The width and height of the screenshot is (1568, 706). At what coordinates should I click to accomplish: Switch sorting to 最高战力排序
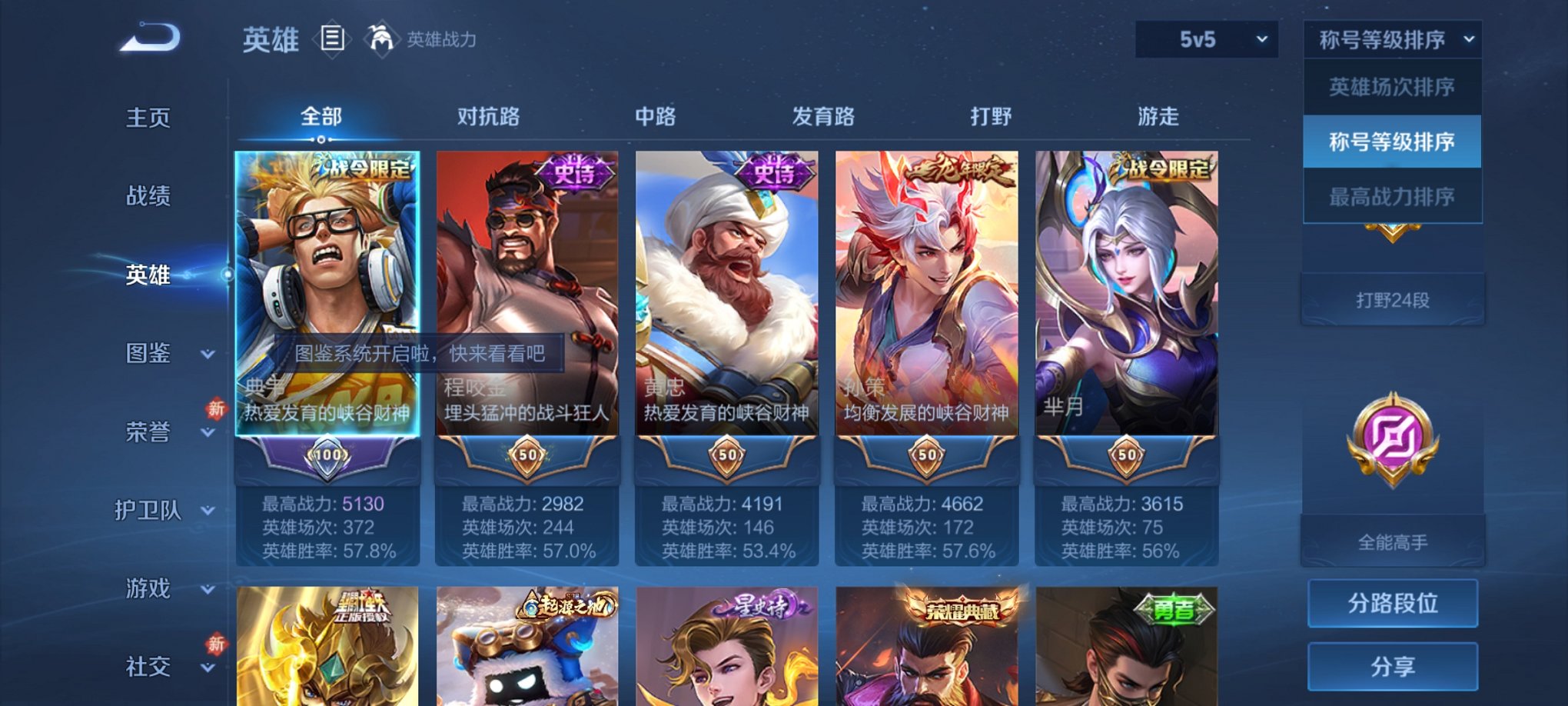click(x=1391, y=195)
